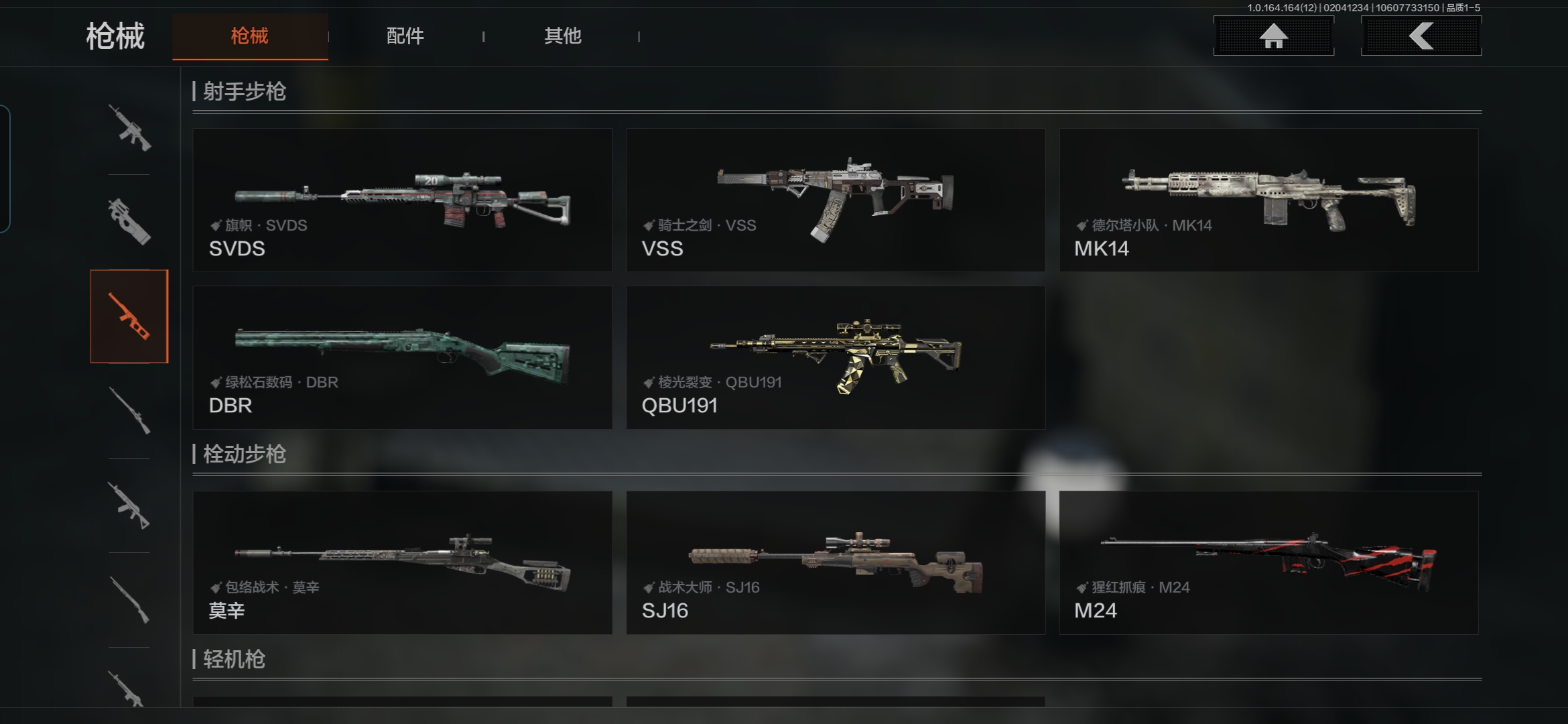Select the SJ16 sniper card
Screen dimensions: 1568x724
835,562
